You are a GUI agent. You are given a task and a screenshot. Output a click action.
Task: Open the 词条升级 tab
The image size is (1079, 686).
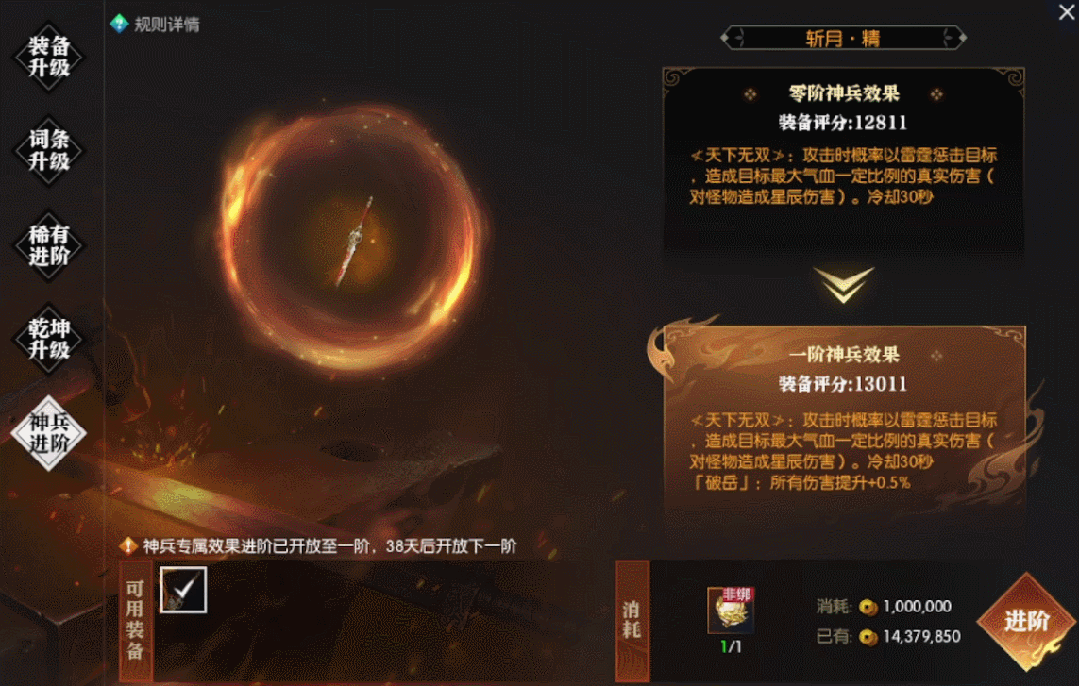48,150
